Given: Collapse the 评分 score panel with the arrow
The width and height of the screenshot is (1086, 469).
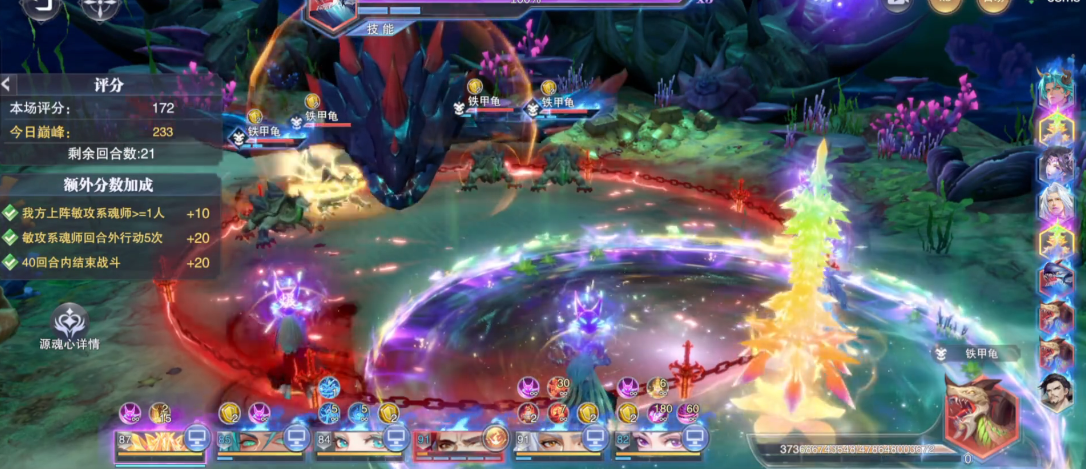Looking at the screenshot, I should tap(6, 84).
